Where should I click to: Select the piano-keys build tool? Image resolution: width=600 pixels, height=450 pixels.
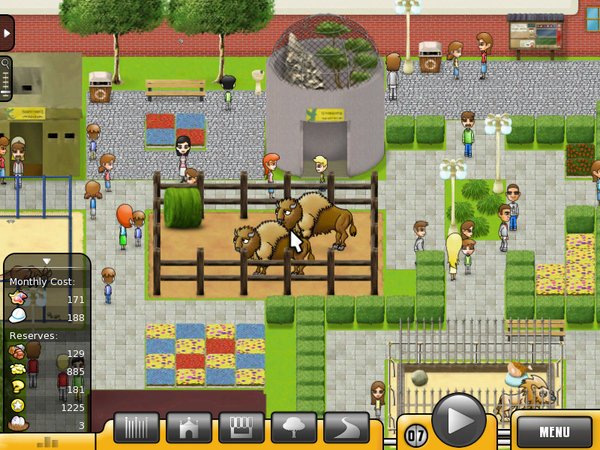click(x=241, y=428)
